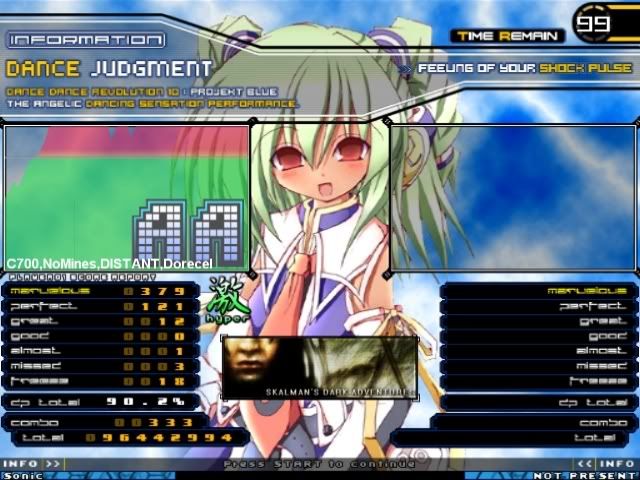Screen dimensions: 640x480
Task: Click the INFO arrow label at bottom left
Action: click(x=31, y=464)
